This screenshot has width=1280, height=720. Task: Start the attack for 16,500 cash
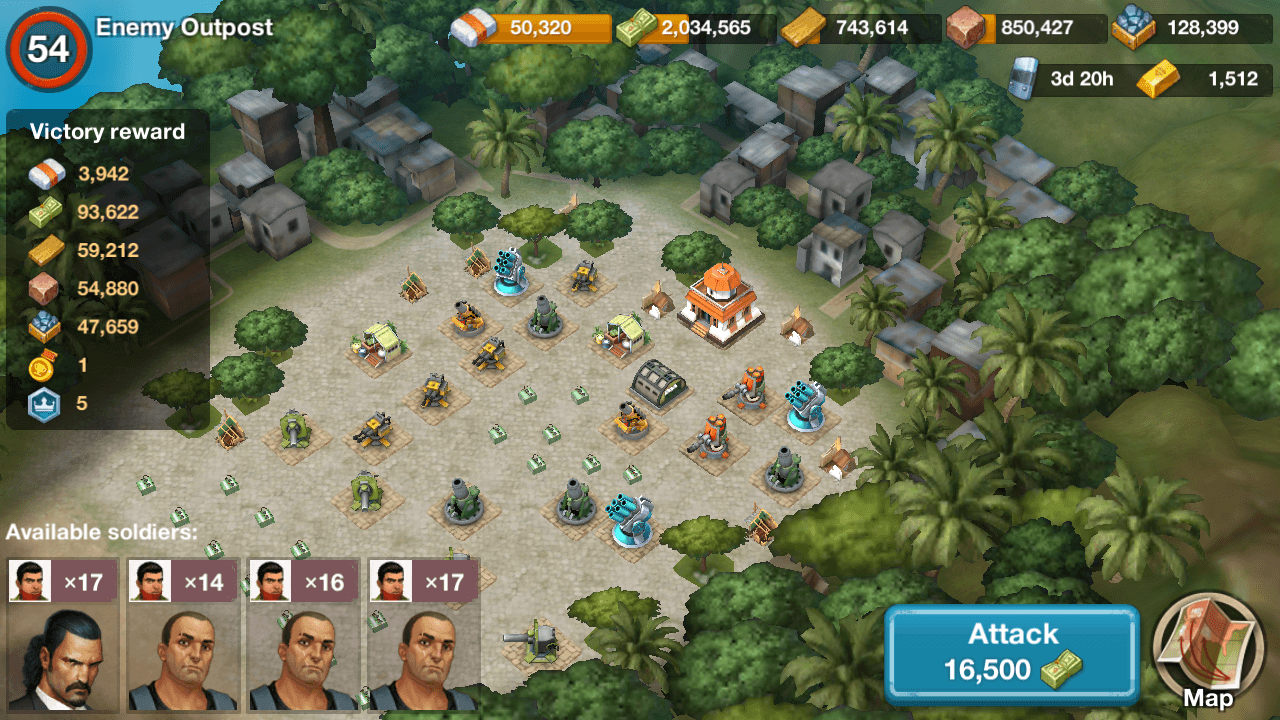click(1011, 653)
